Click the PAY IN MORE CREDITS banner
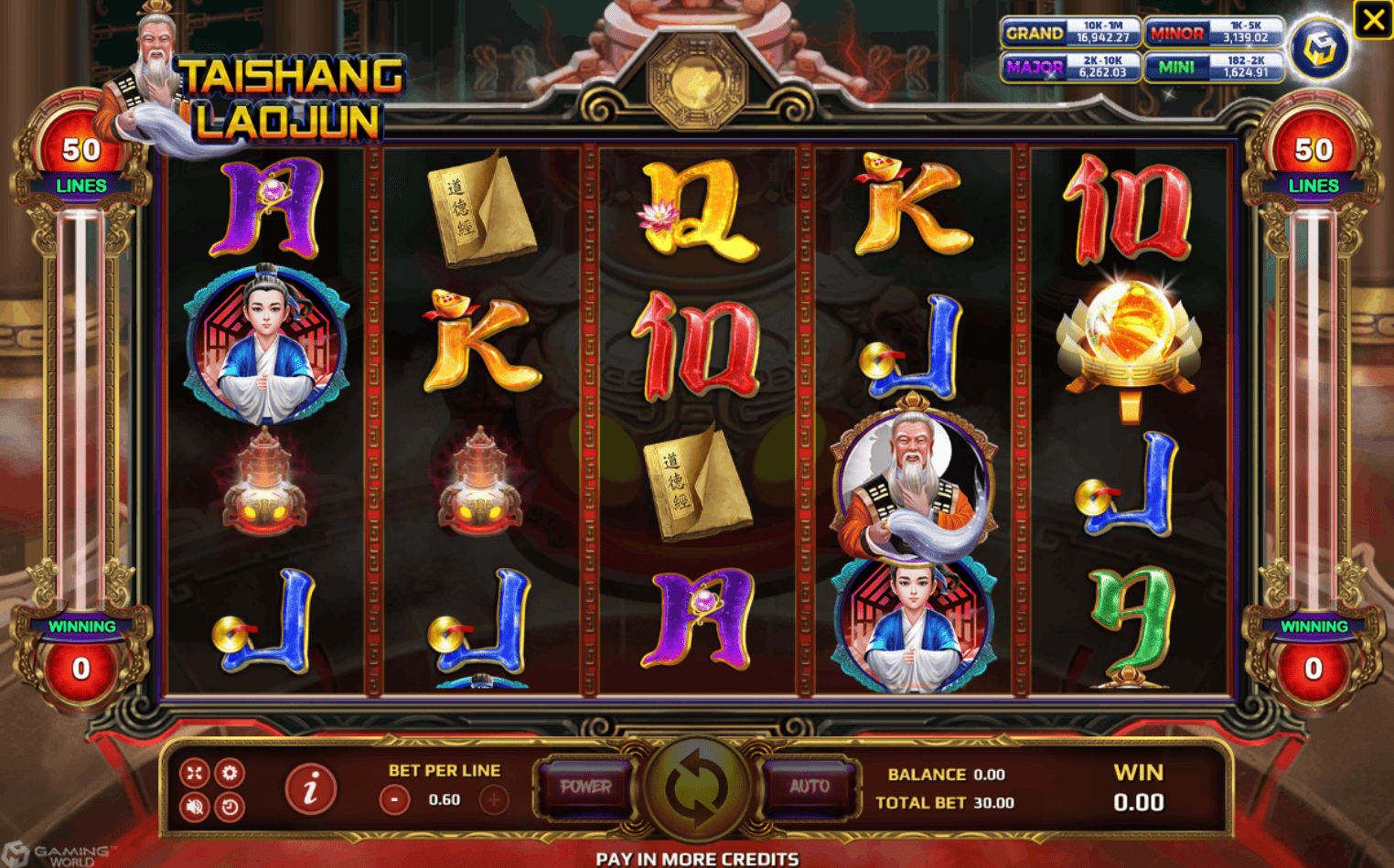Image resolution: width=1394 pixels, height=868 pixels. (697, 859)
